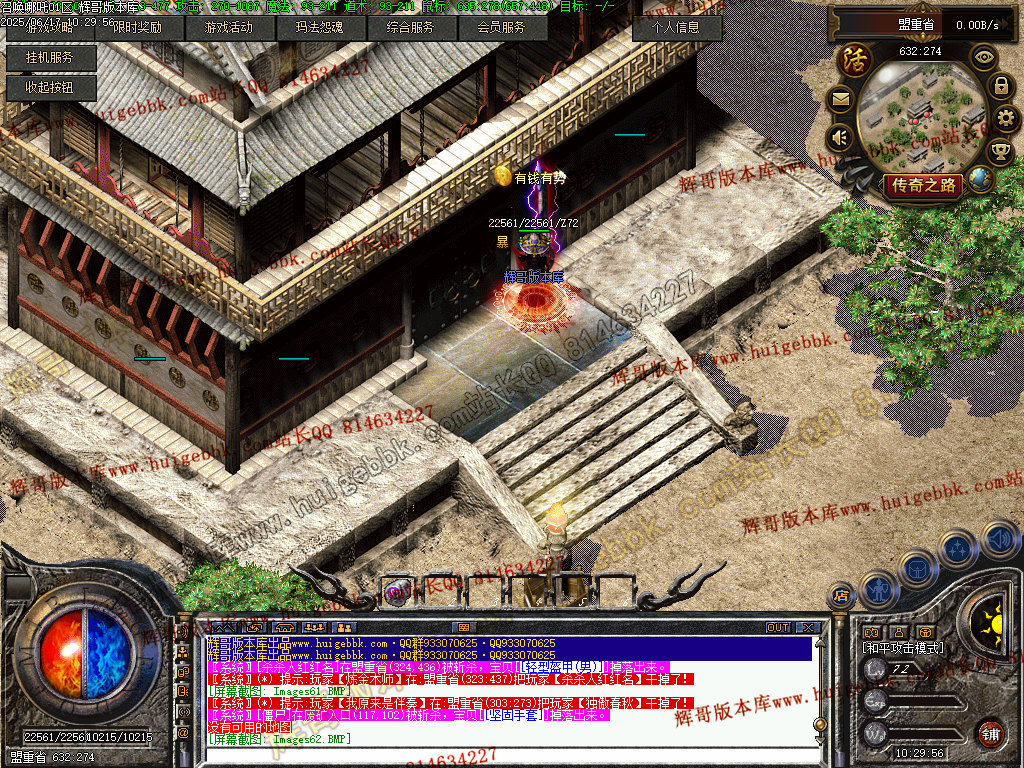Open the 游戏攻略 game guide menu
Viewport: 1024px width, 768px height.
point(50,28)
